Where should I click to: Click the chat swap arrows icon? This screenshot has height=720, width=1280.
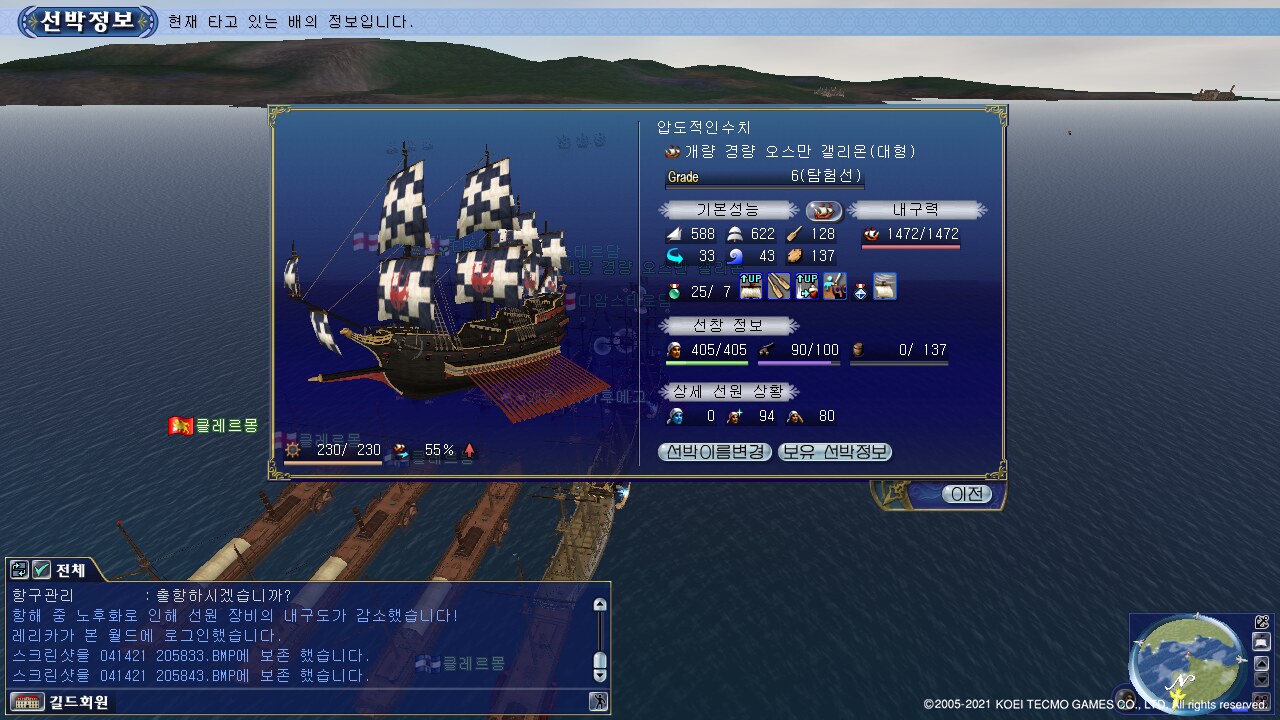(19, 570)
